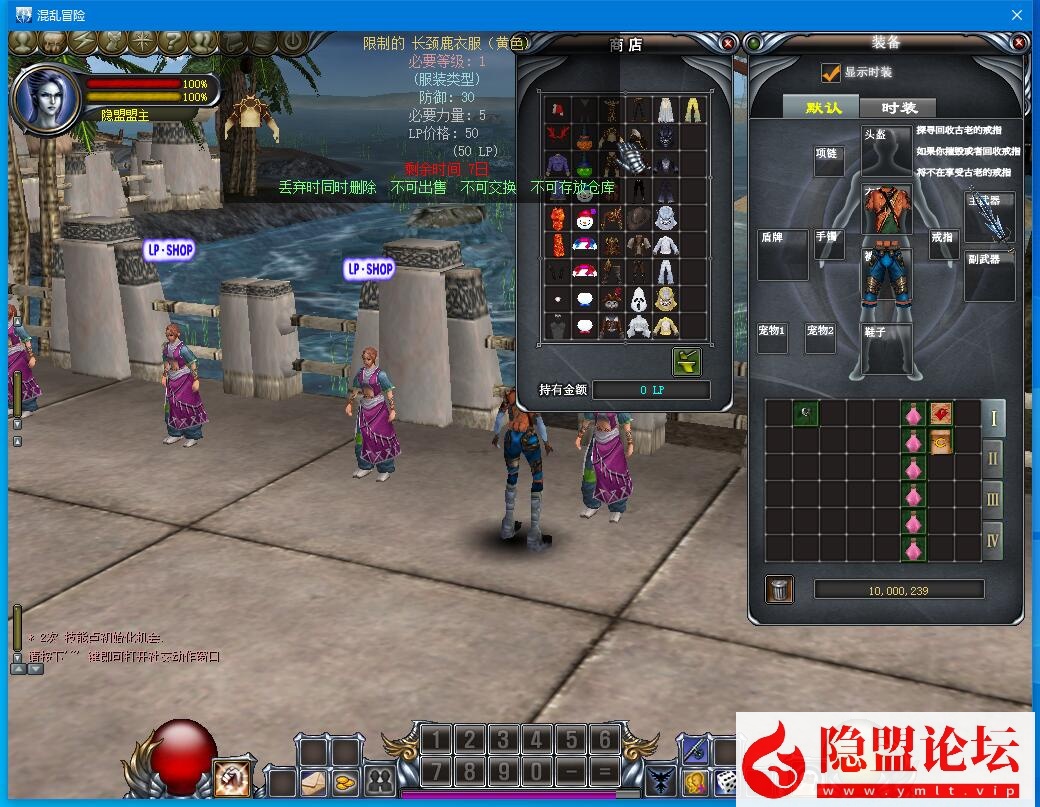
Task: Open inventory bag page IV
Action: point(992,541)
